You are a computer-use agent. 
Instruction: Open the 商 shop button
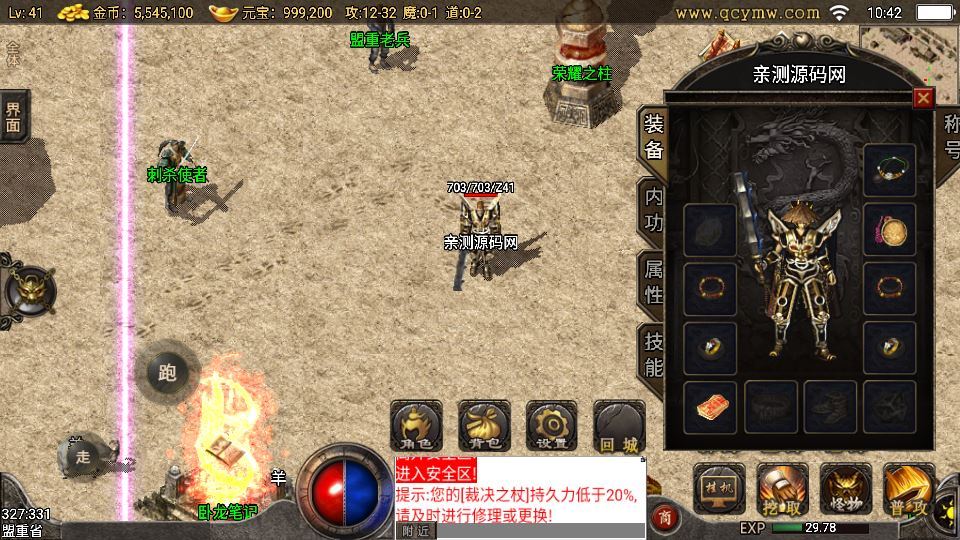(x=663, y=516)
